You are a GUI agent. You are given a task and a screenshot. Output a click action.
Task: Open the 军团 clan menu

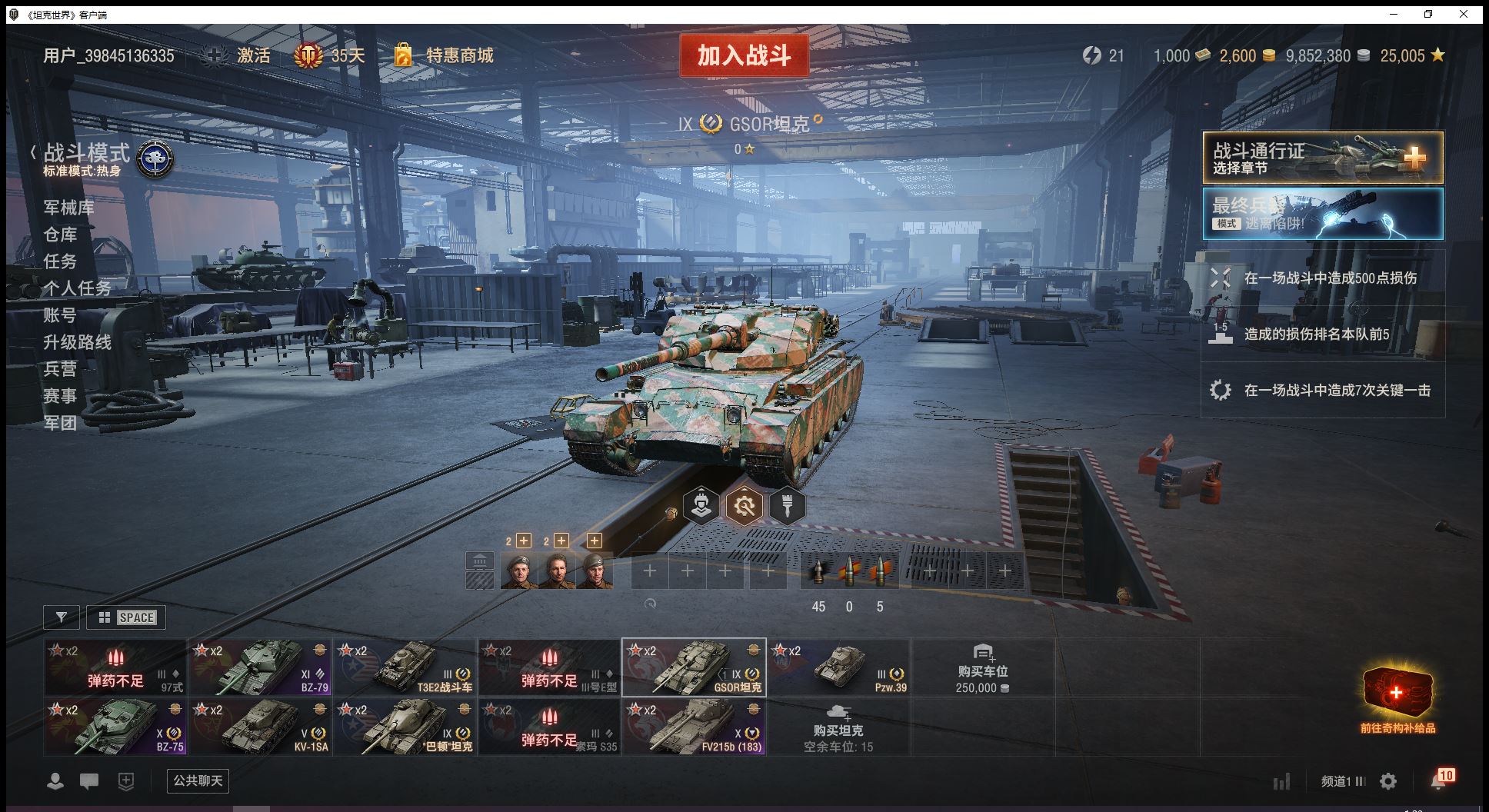[x=60, y=423]
